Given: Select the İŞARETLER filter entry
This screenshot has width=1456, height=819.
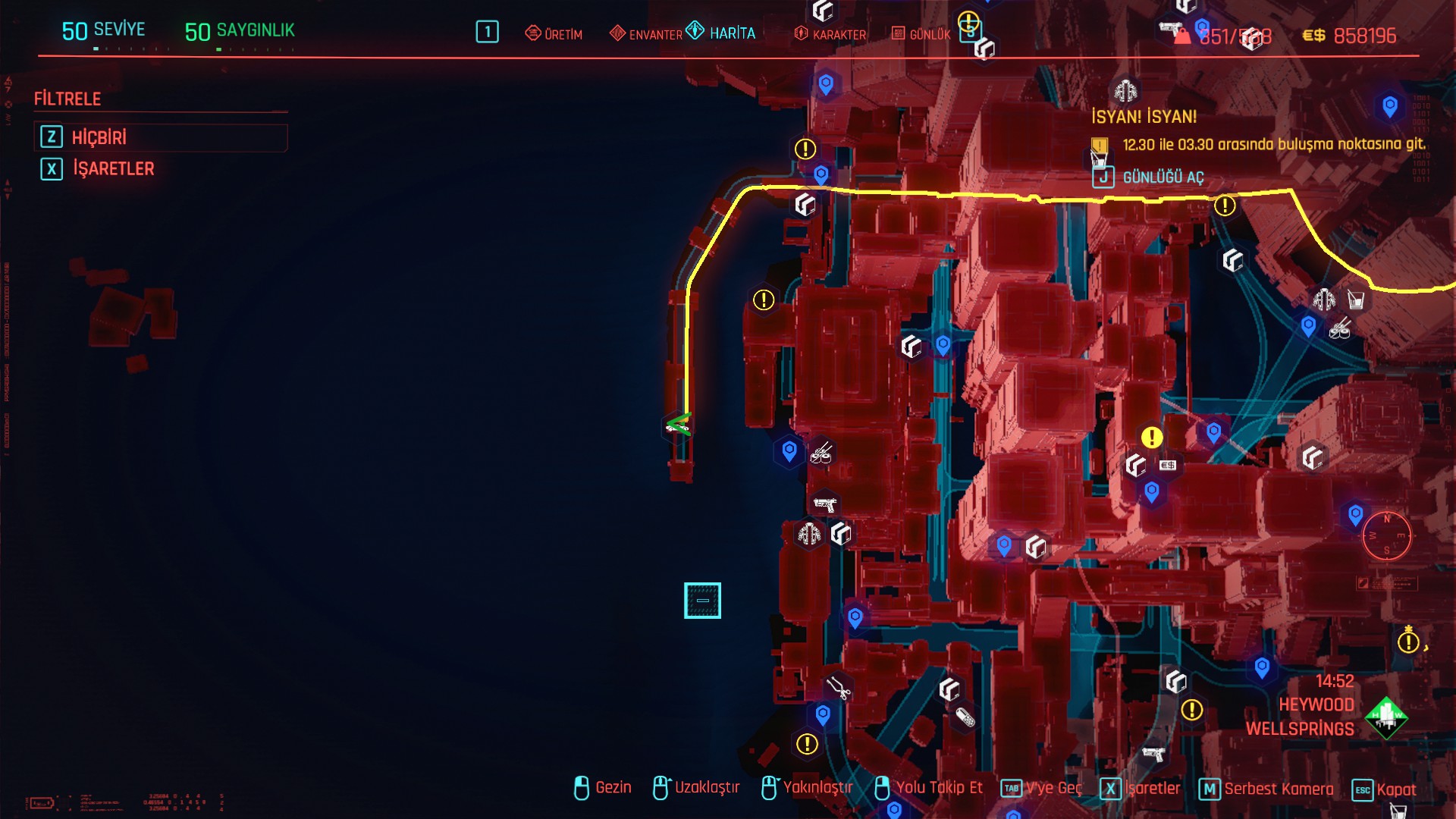Looking at the screenshot, I should [x=112, y=168].
